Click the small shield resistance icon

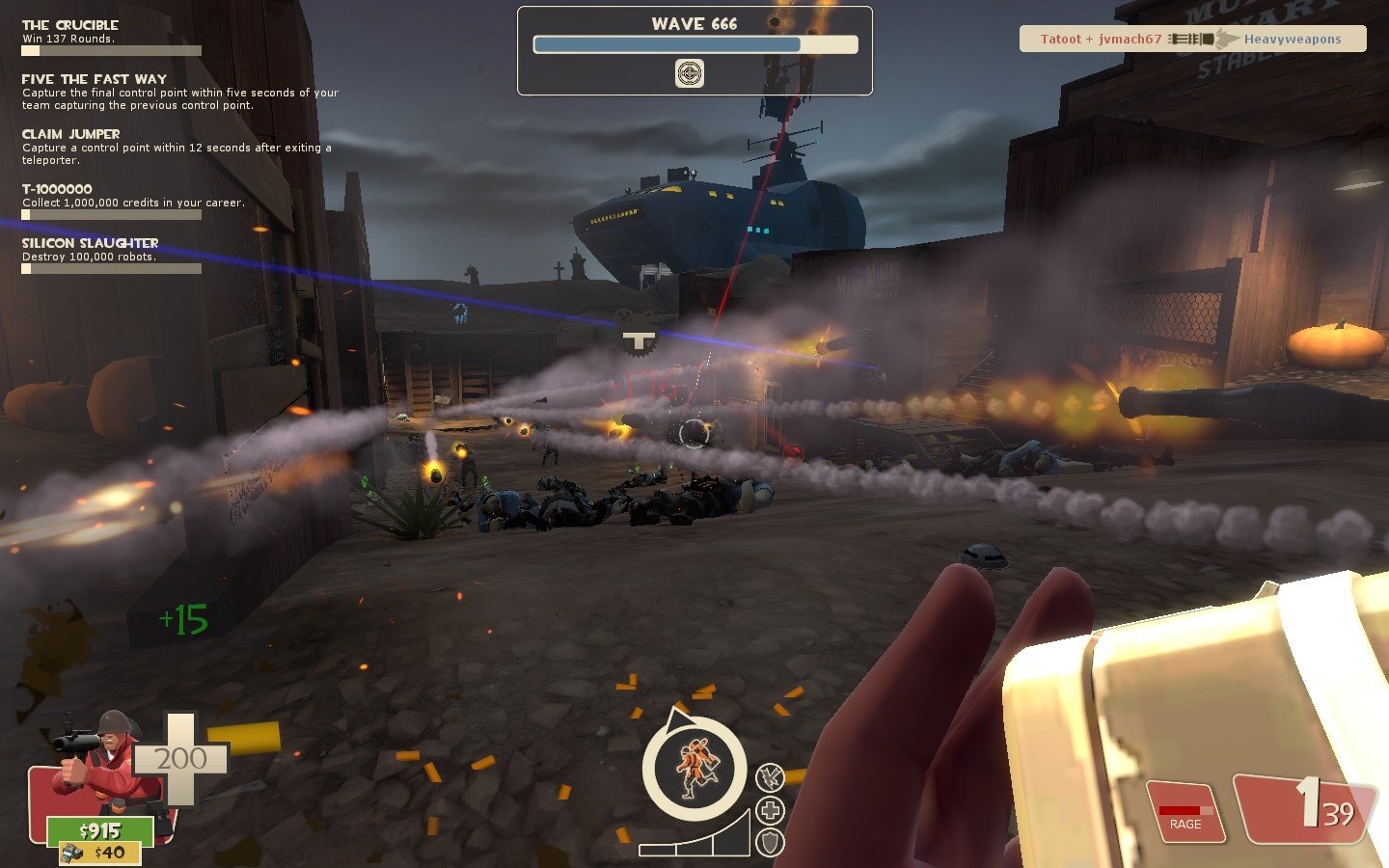coord(770,842)
